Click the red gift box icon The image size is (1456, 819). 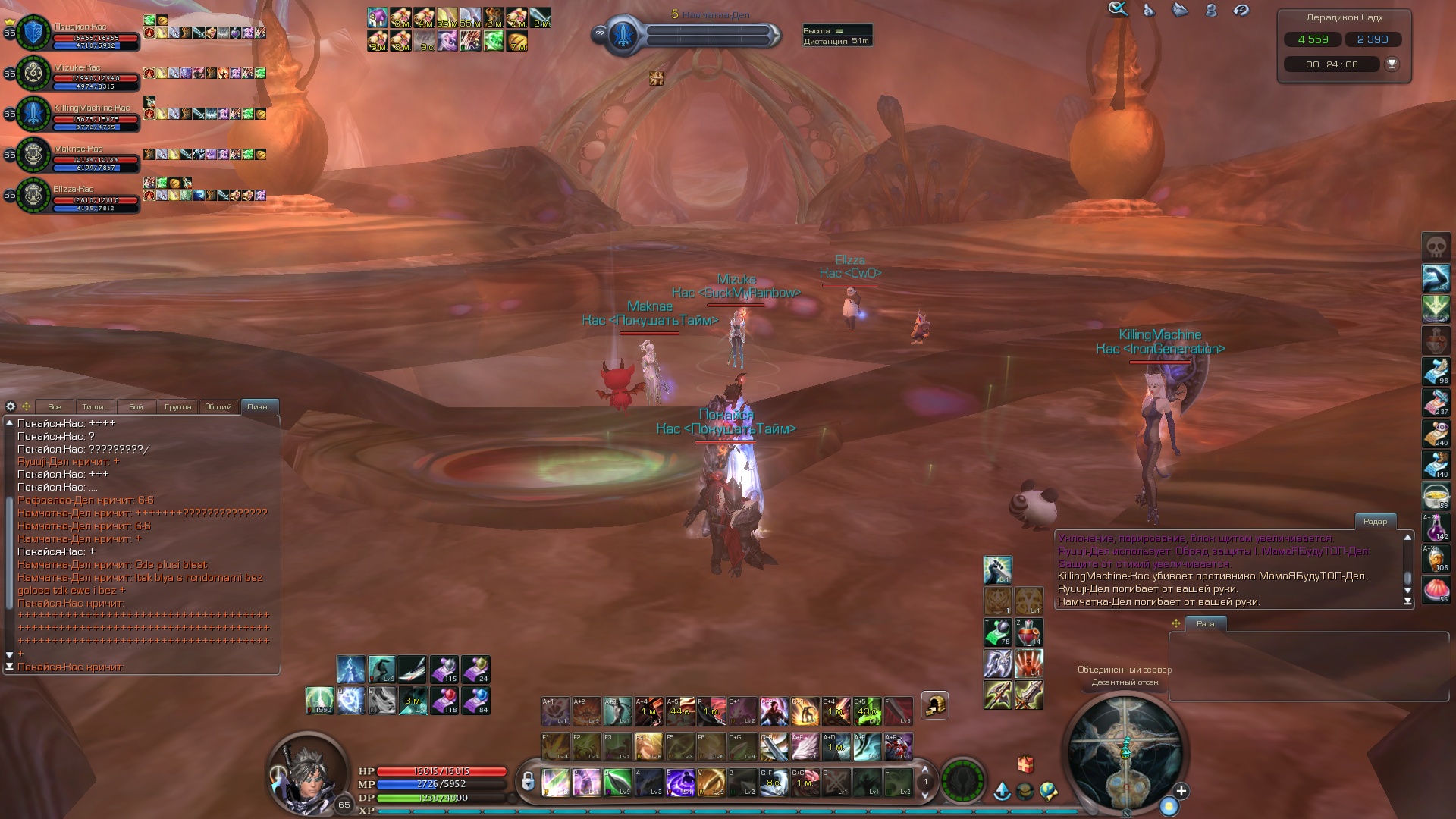pyautogui.click(x=1025, y=764)
